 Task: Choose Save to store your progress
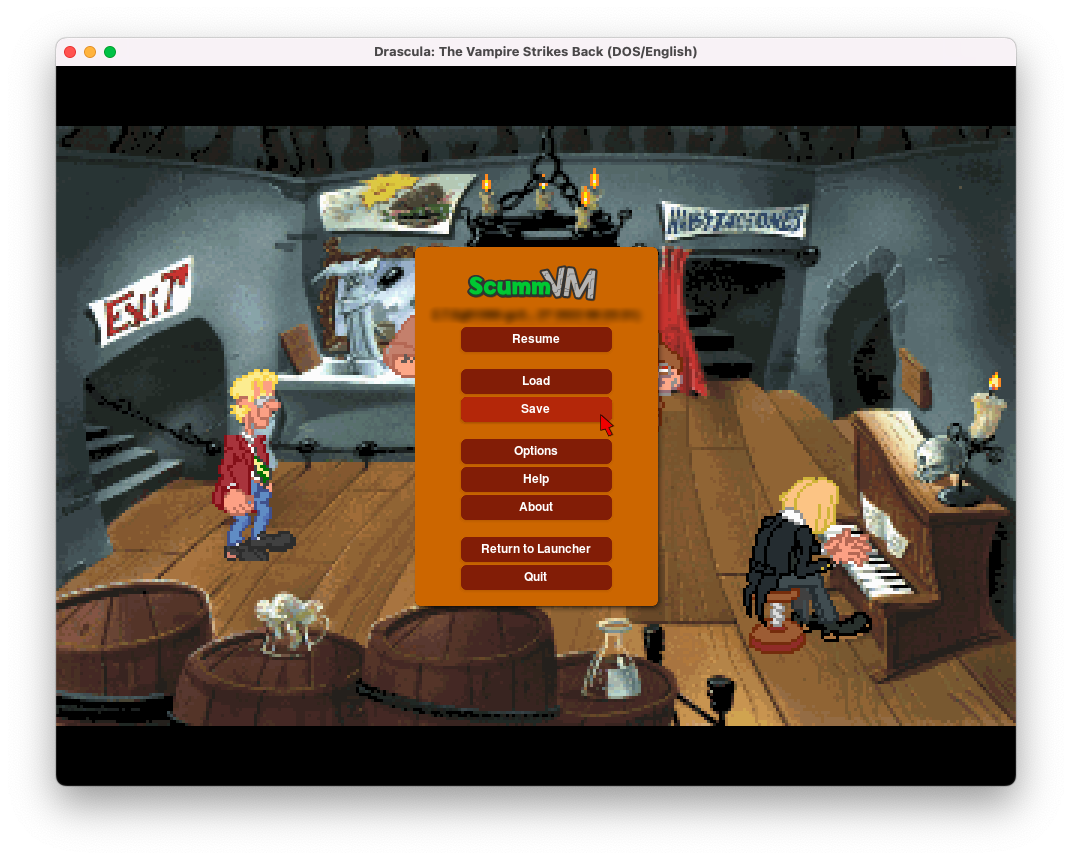[x=536, y=409]
